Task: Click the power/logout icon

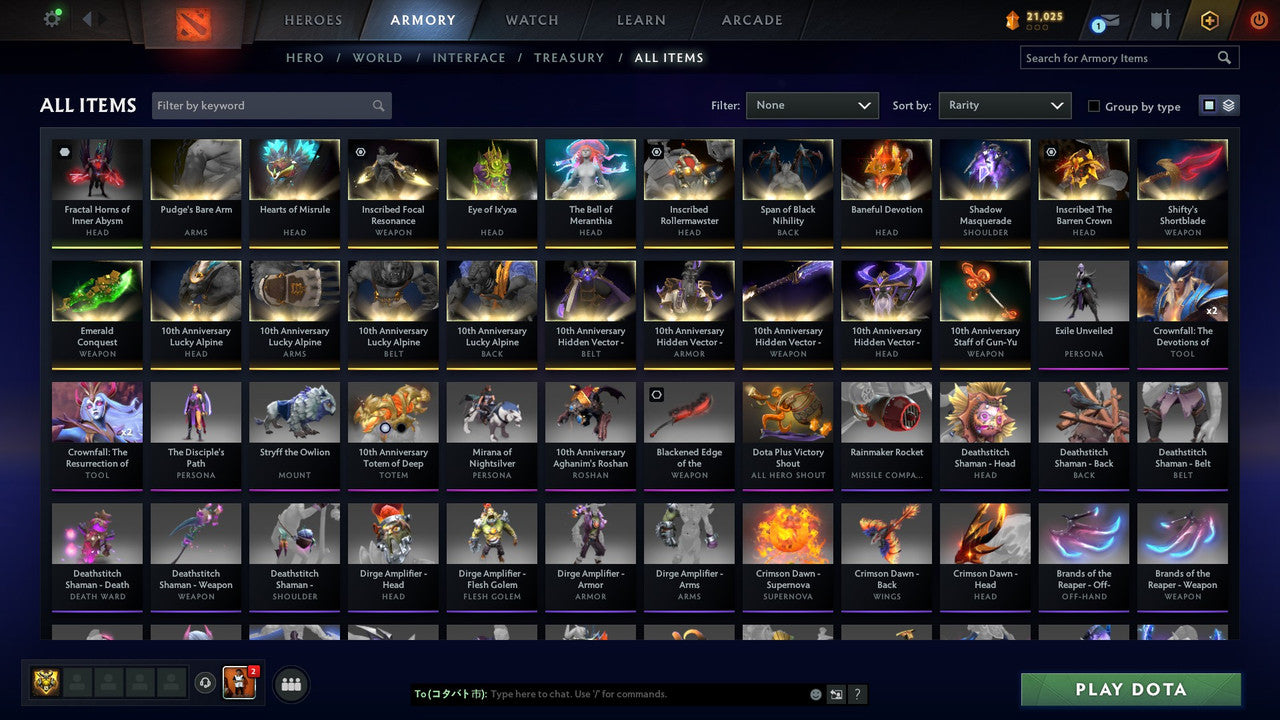Action: coord(1258,18)
